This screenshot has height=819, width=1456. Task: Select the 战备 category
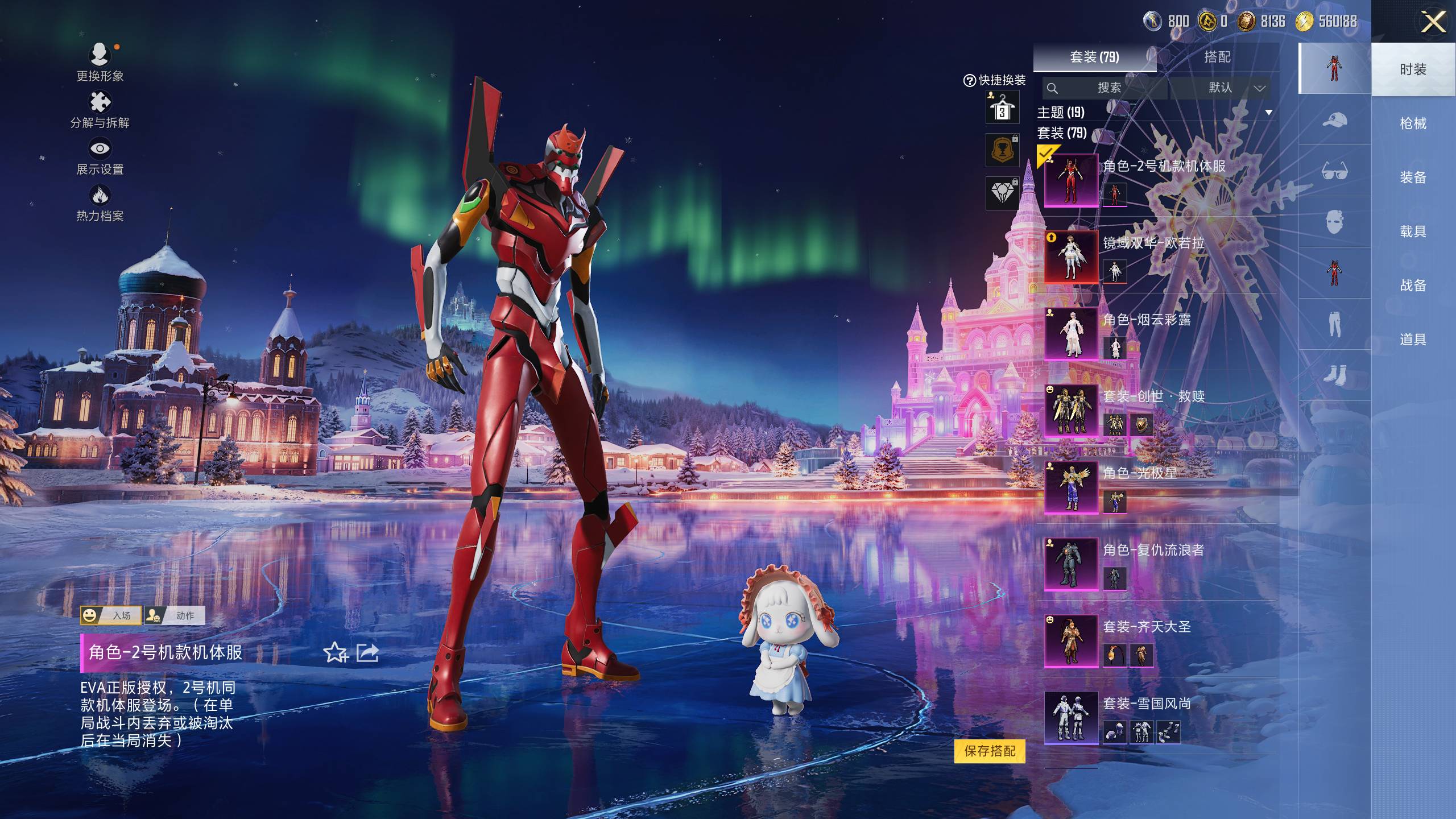(1413, 286)
